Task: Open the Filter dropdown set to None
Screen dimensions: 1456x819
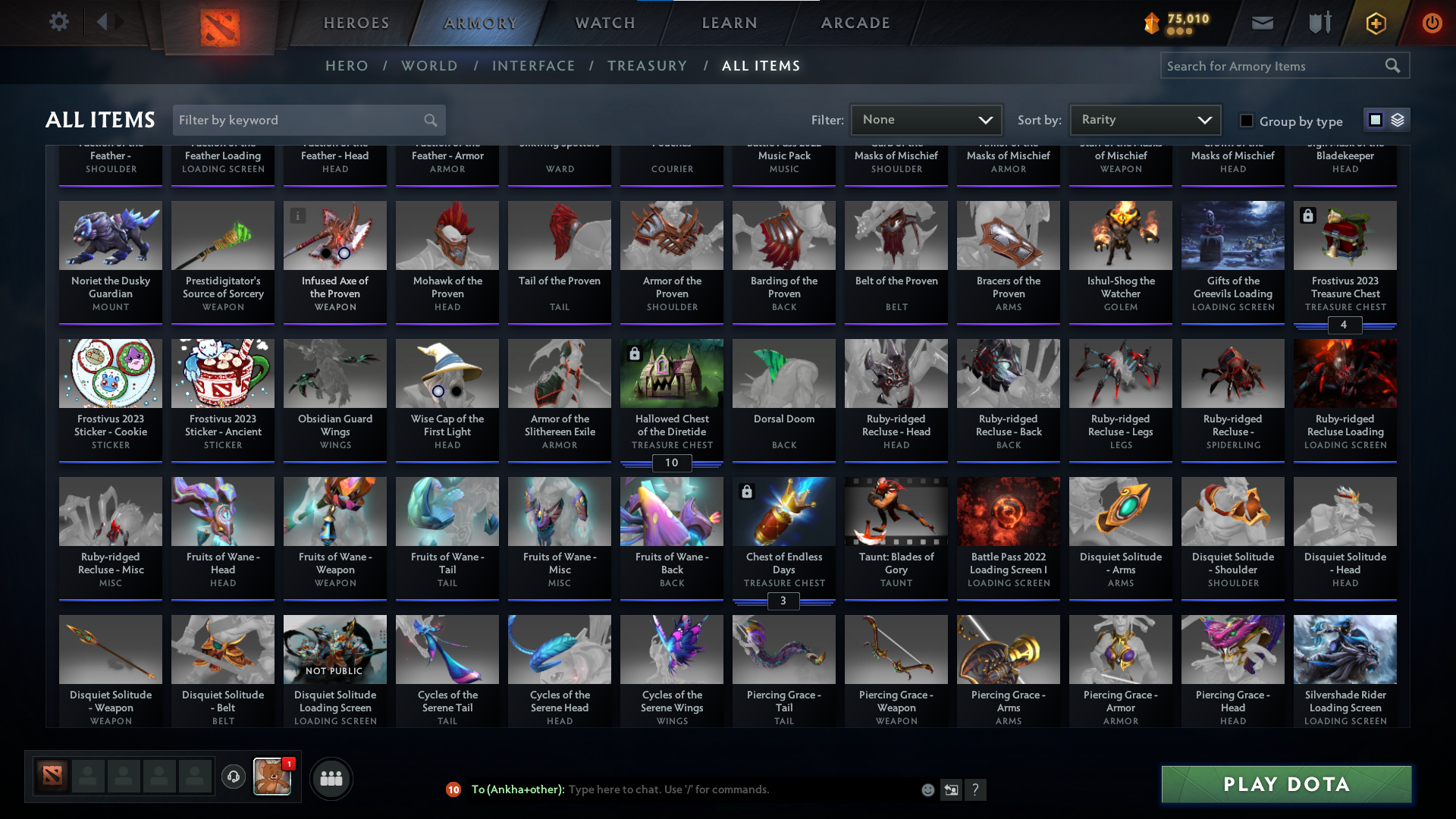Action: pyautogui.click(x=926, y=119)
